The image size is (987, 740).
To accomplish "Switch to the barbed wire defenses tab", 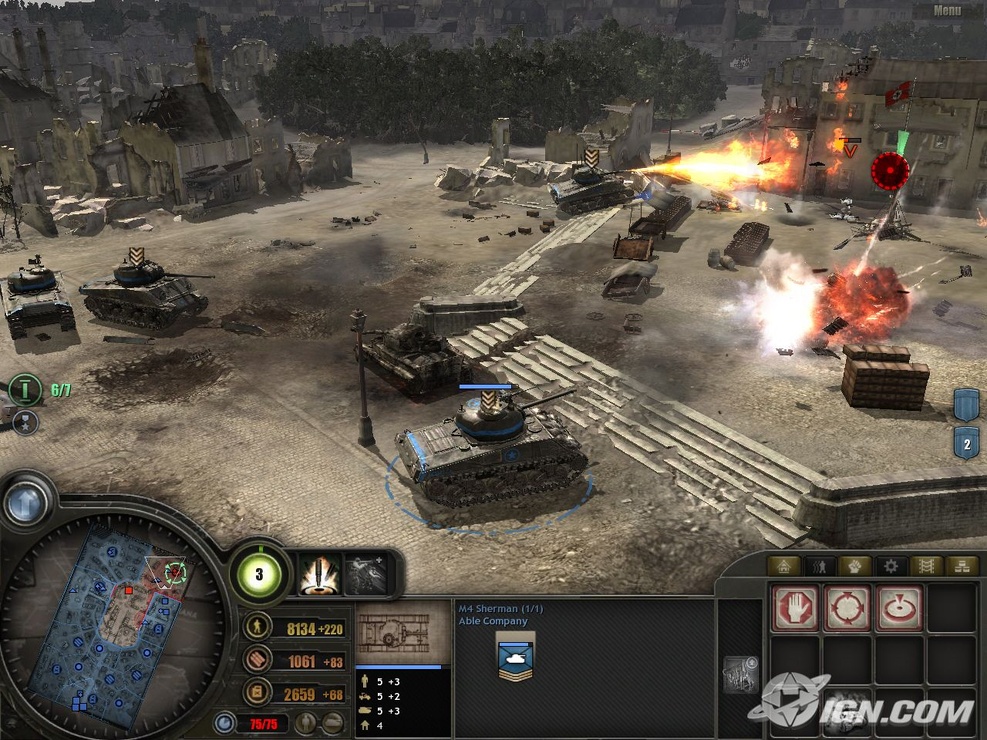I will pos(926,567).
